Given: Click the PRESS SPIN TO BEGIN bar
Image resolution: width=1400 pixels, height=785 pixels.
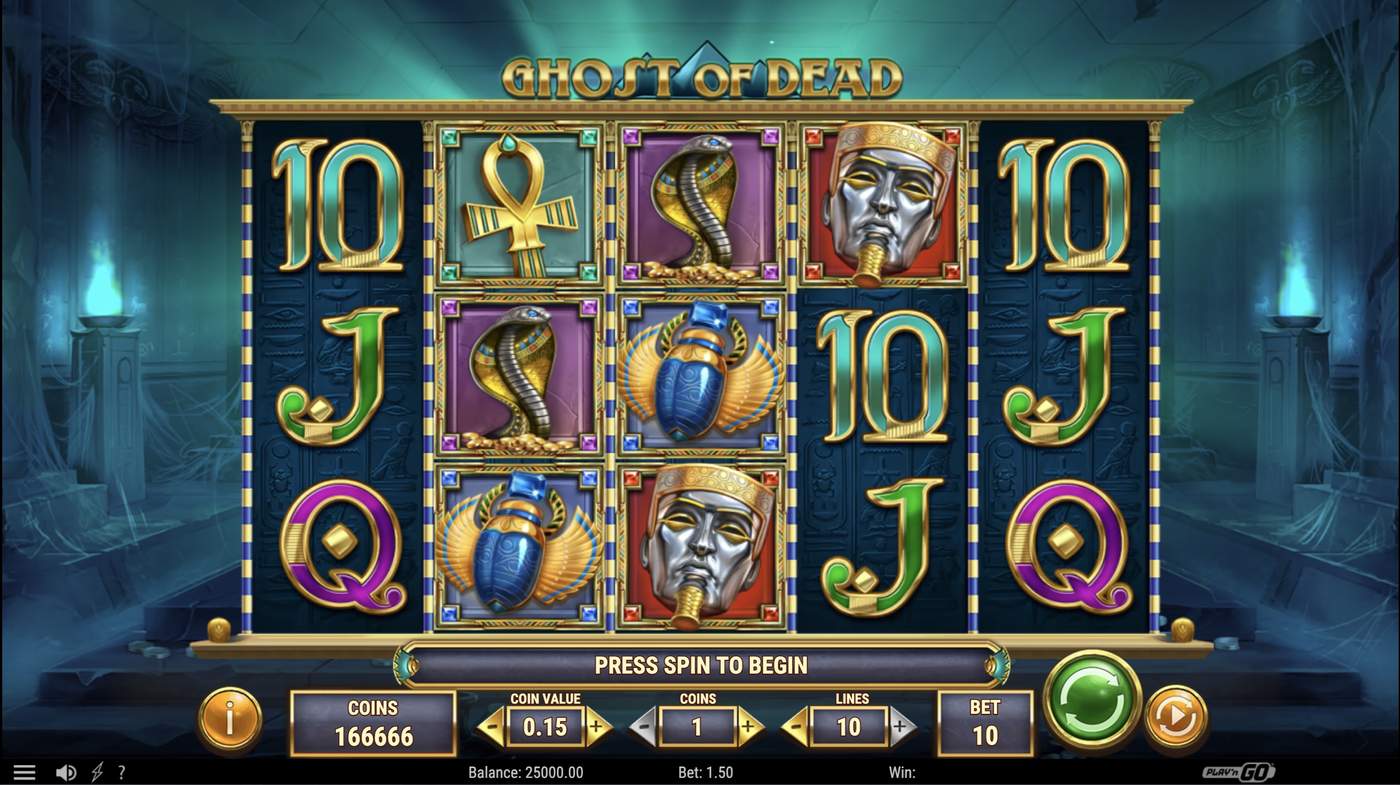Looking at the screenshot, I should click(x=700, y=664).
